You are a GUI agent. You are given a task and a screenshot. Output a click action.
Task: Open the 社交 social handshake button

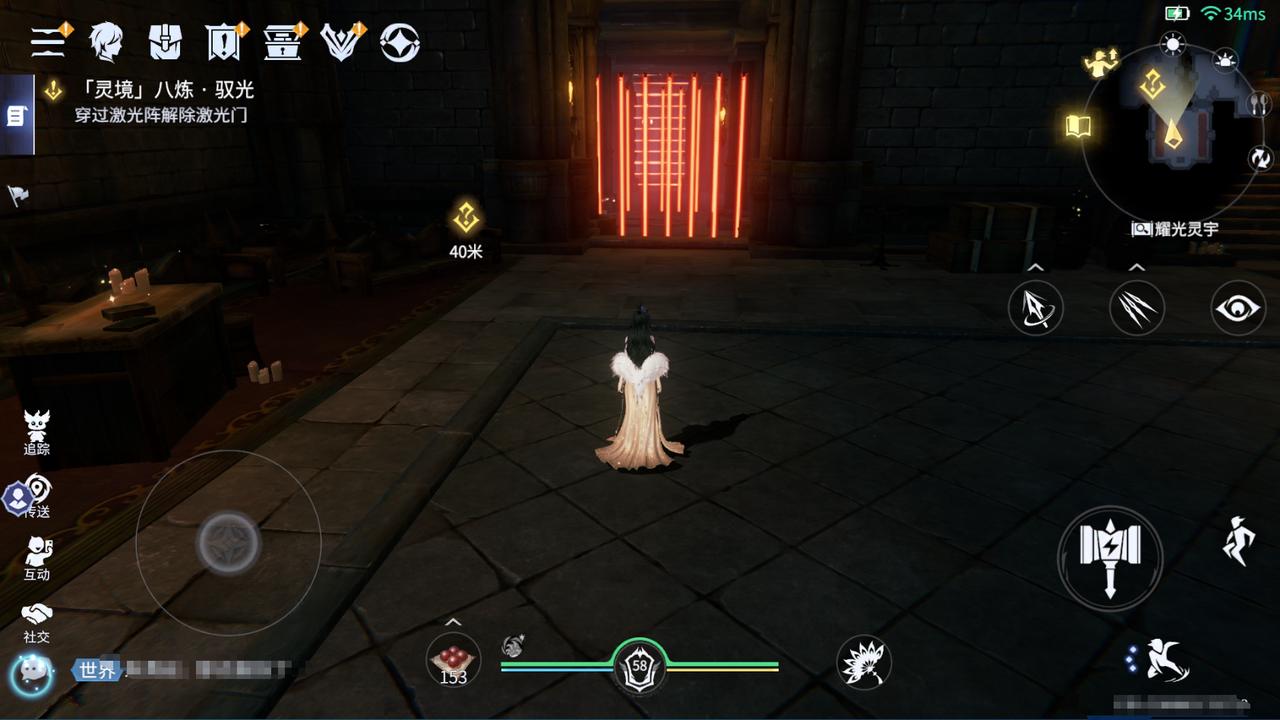[x=37, y=621]
